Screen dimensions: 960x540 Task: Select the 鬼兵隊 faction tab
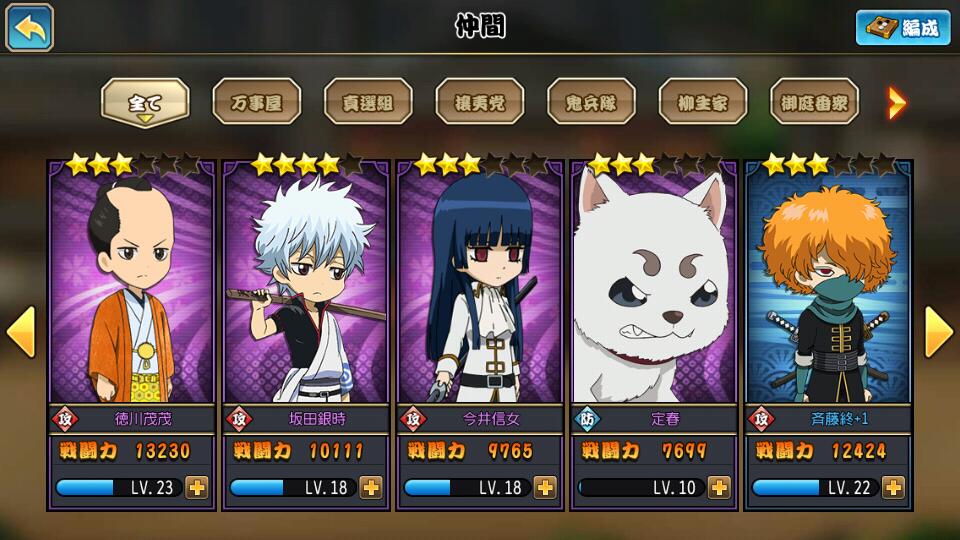591,102
